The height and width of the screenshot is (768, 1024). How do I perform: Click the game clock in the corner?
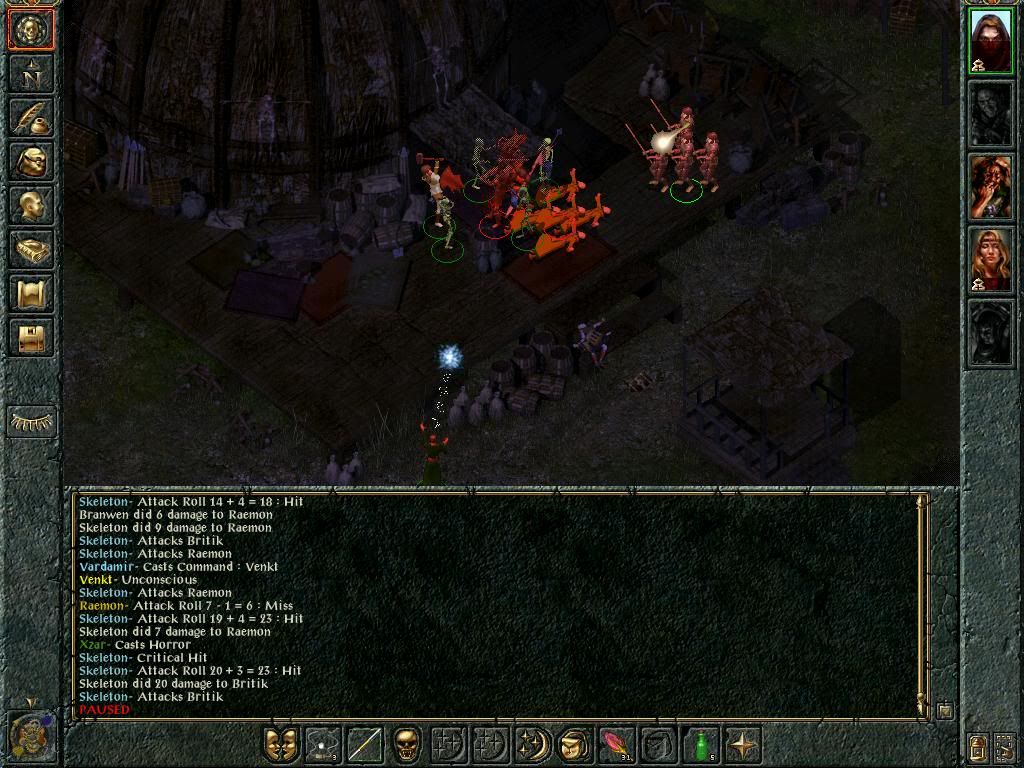click(30, 734)
